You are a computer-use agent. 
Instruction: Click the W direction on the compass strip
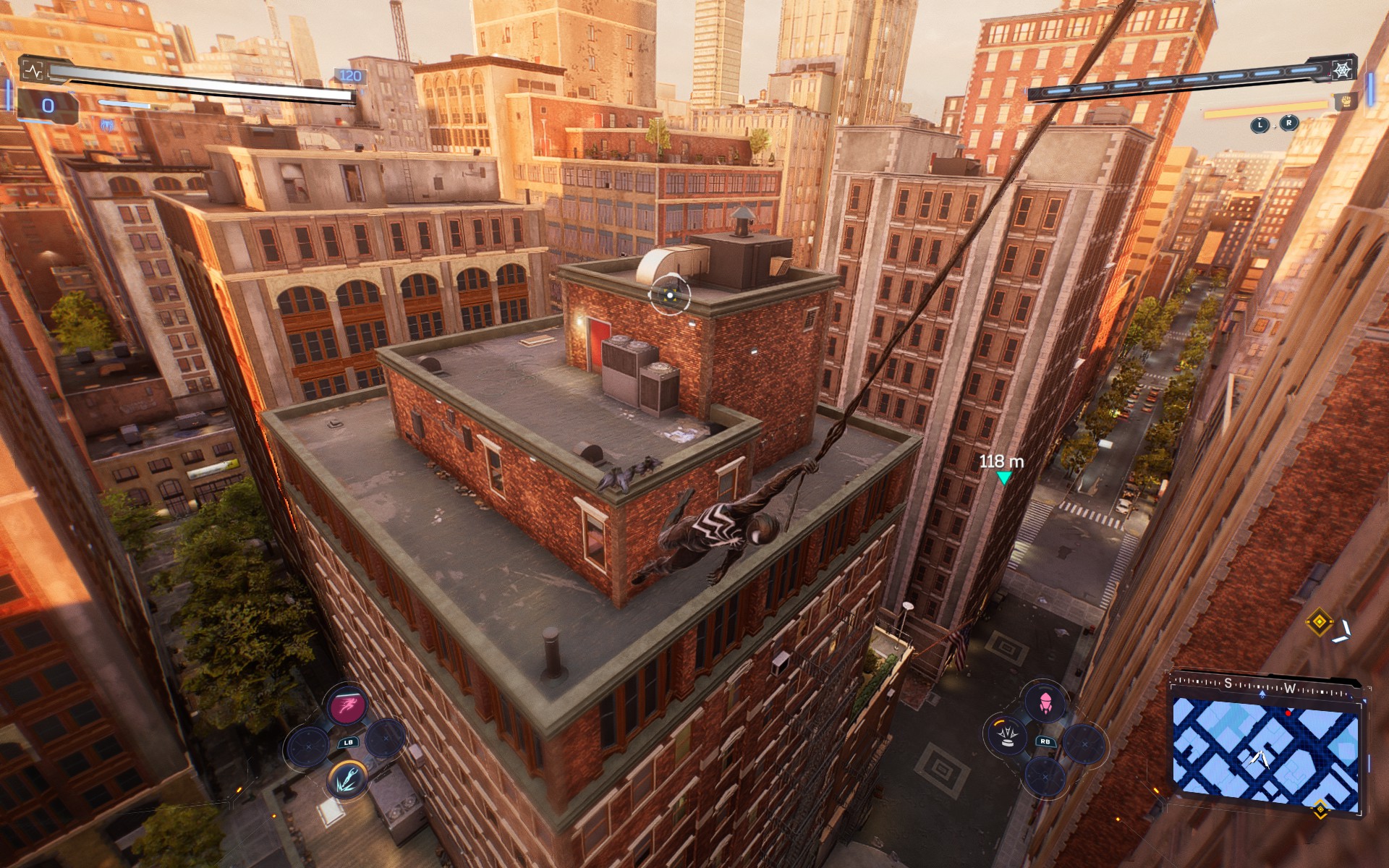click(x=1291, y=688)
